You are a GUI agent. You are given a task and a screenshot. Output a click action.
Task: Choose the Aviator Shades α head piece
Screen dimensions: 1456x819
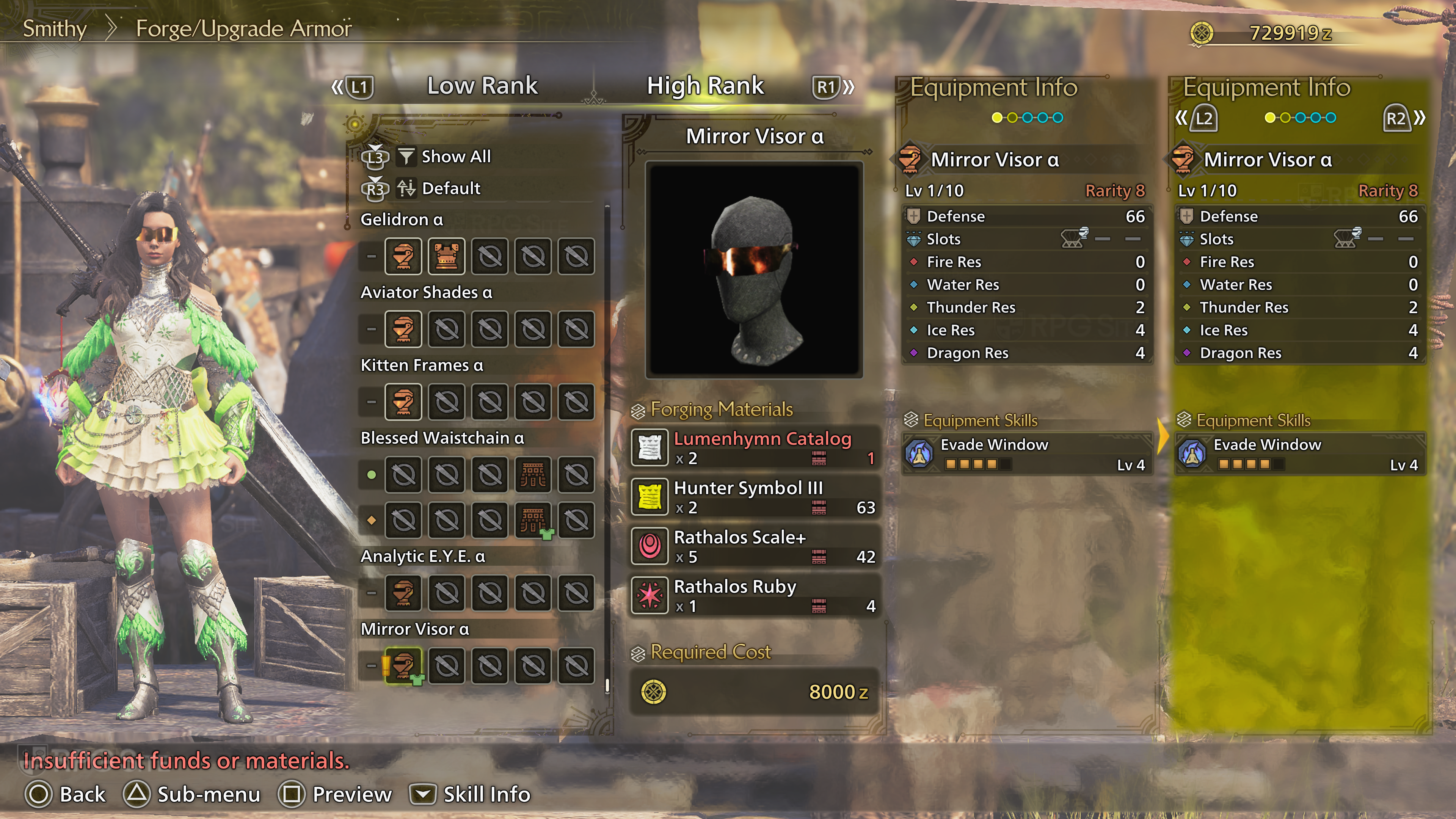(x=403, y=329)
